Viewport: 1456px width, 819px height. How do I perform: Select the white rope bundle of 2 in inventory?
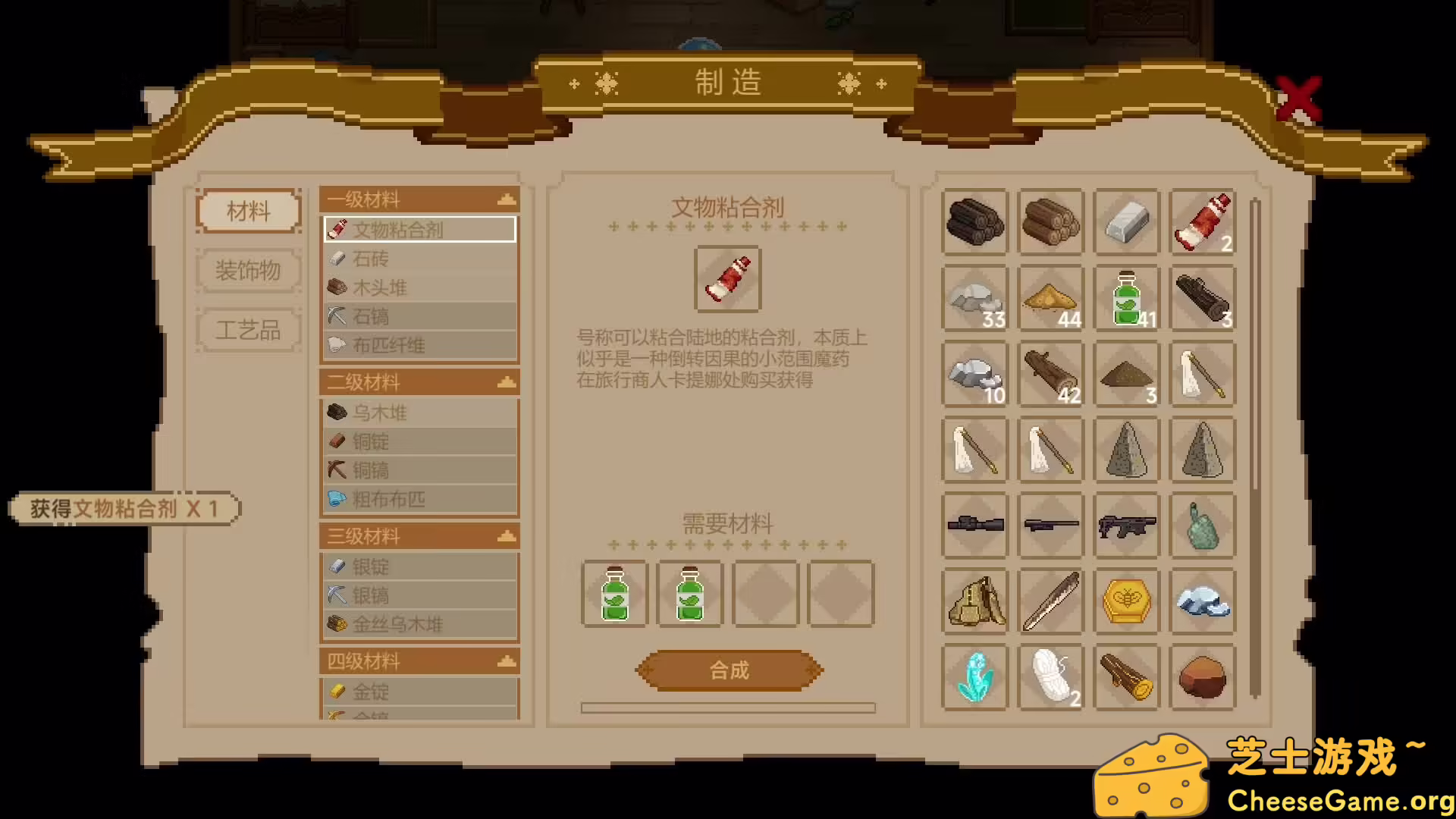[x=1050, y=677]
